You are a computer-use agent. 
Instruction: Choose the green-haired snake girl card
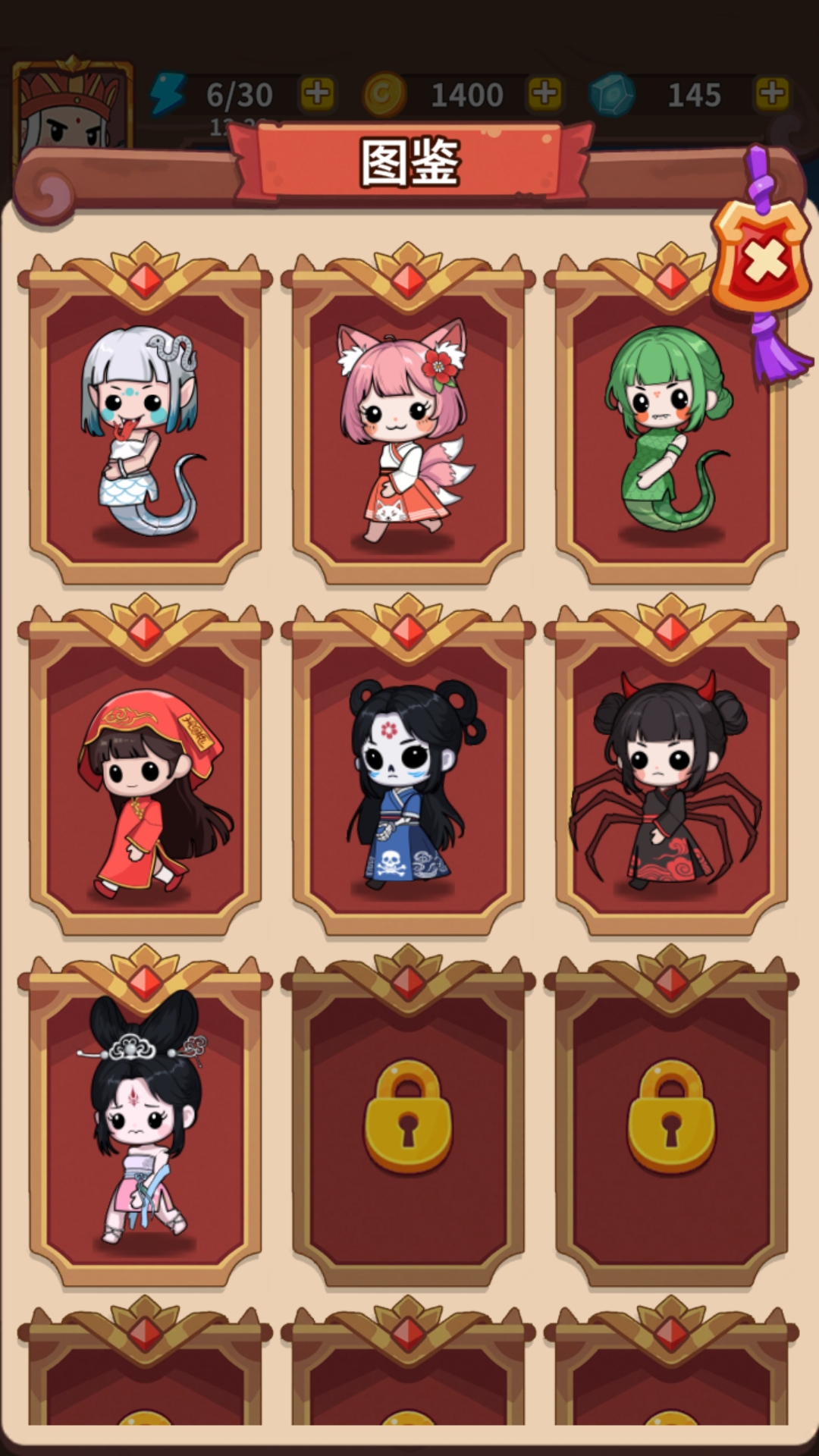click(670, 425)
